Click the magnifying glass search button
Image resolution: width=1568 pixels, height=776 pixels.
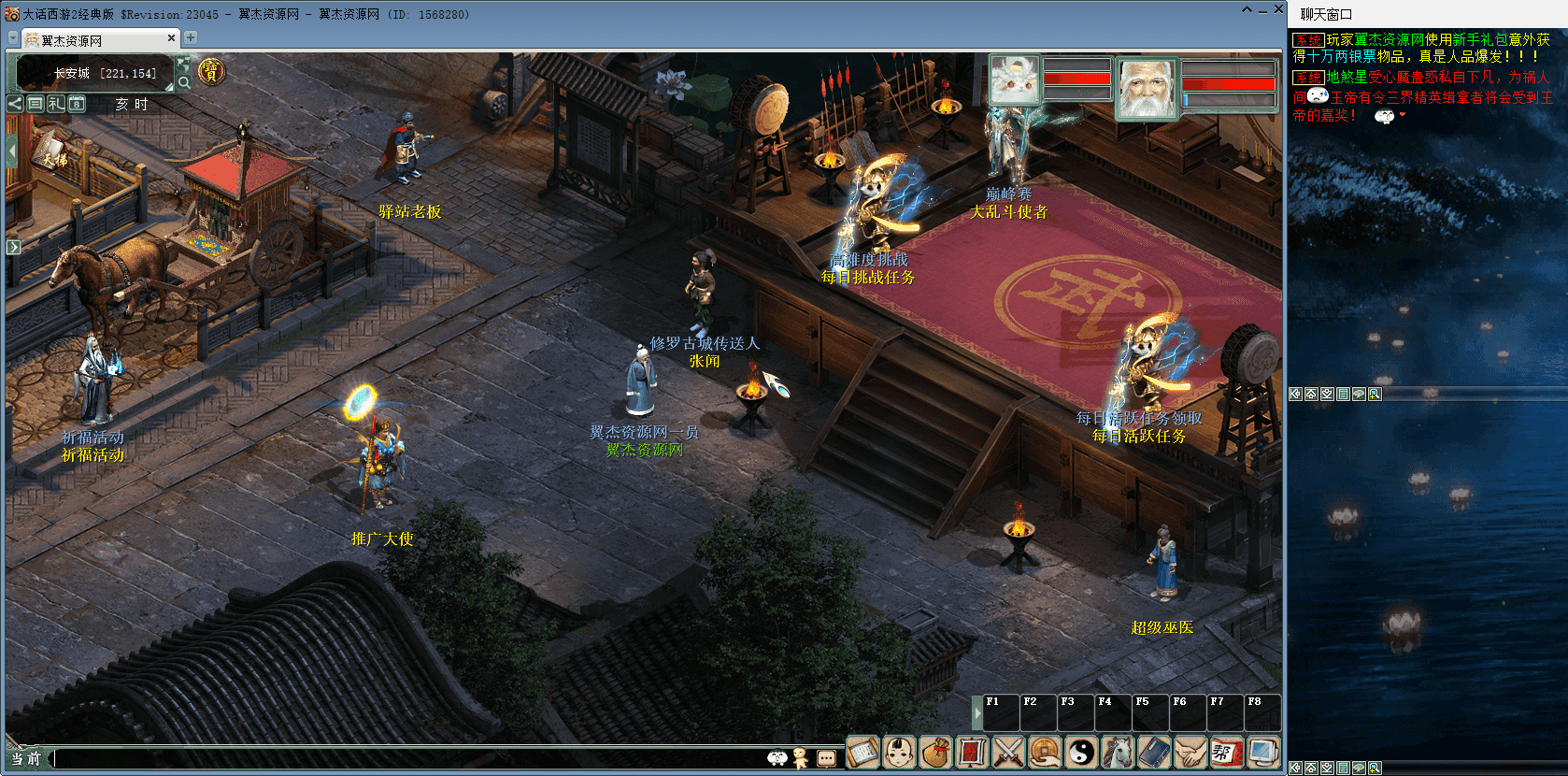[184, 82]
